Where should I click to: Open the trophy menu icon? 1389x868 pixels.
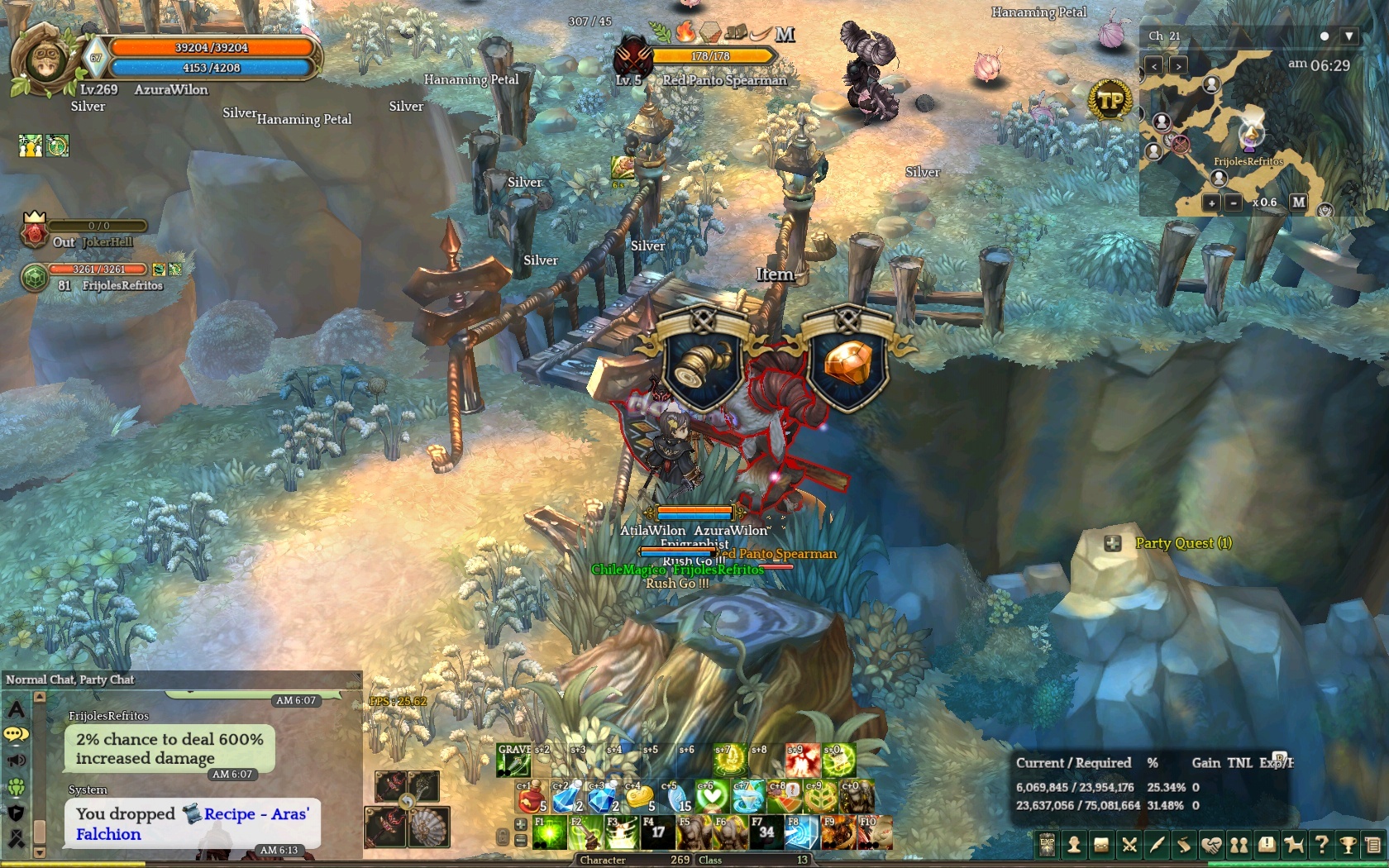pos(1348,845)
